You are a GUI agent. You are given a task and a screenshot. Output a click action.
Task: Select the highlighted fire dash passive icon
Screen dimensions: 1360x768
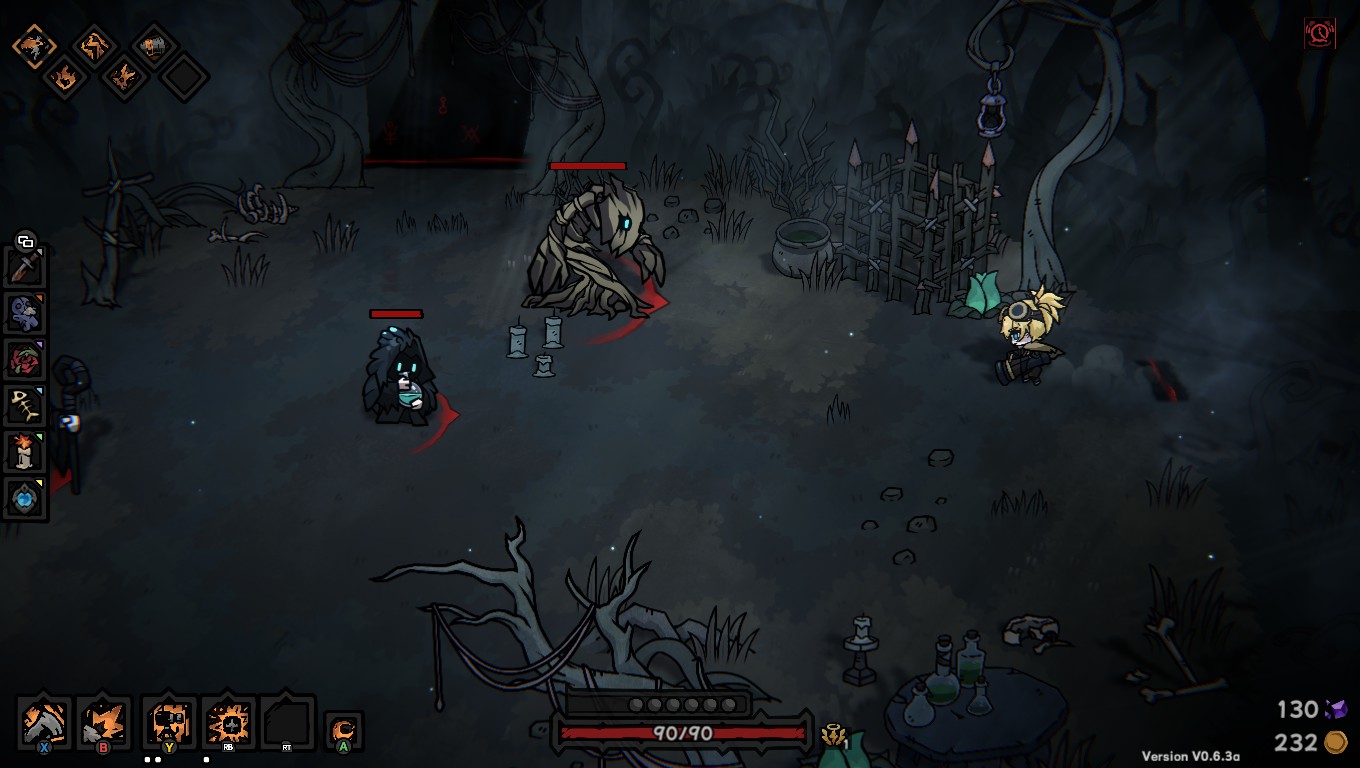pos(33,46)
